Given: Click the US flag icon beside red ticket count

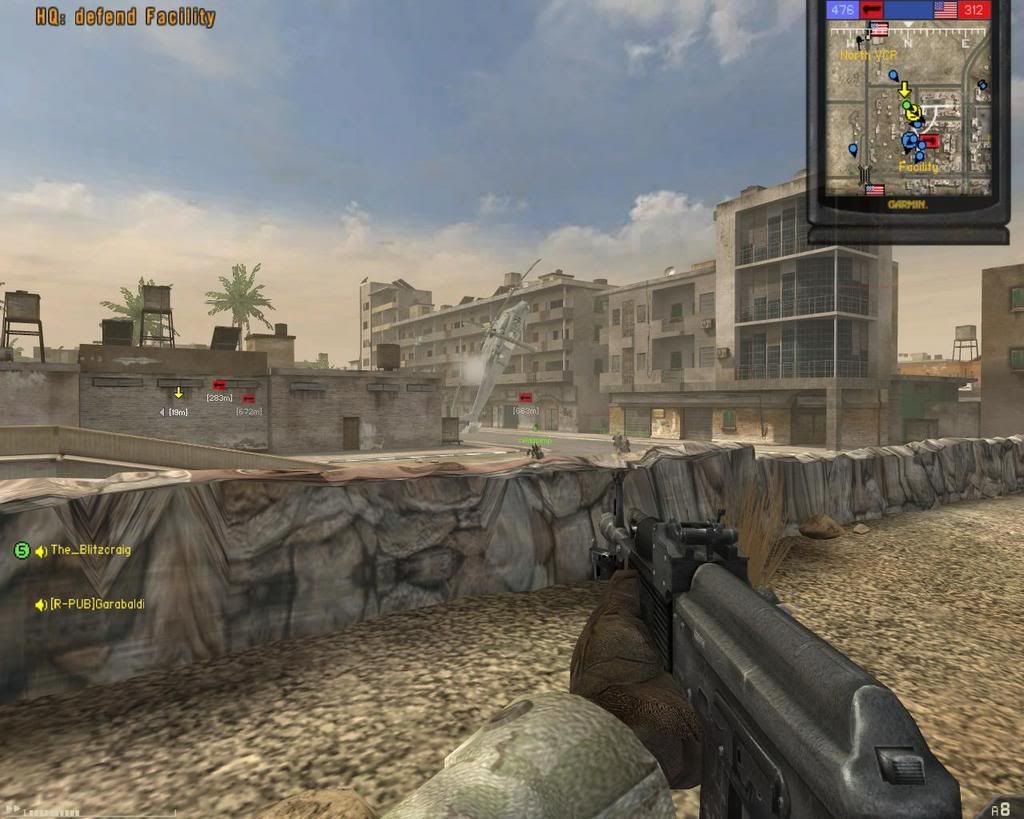Looking at the screenshot, I should pos(945,11).
